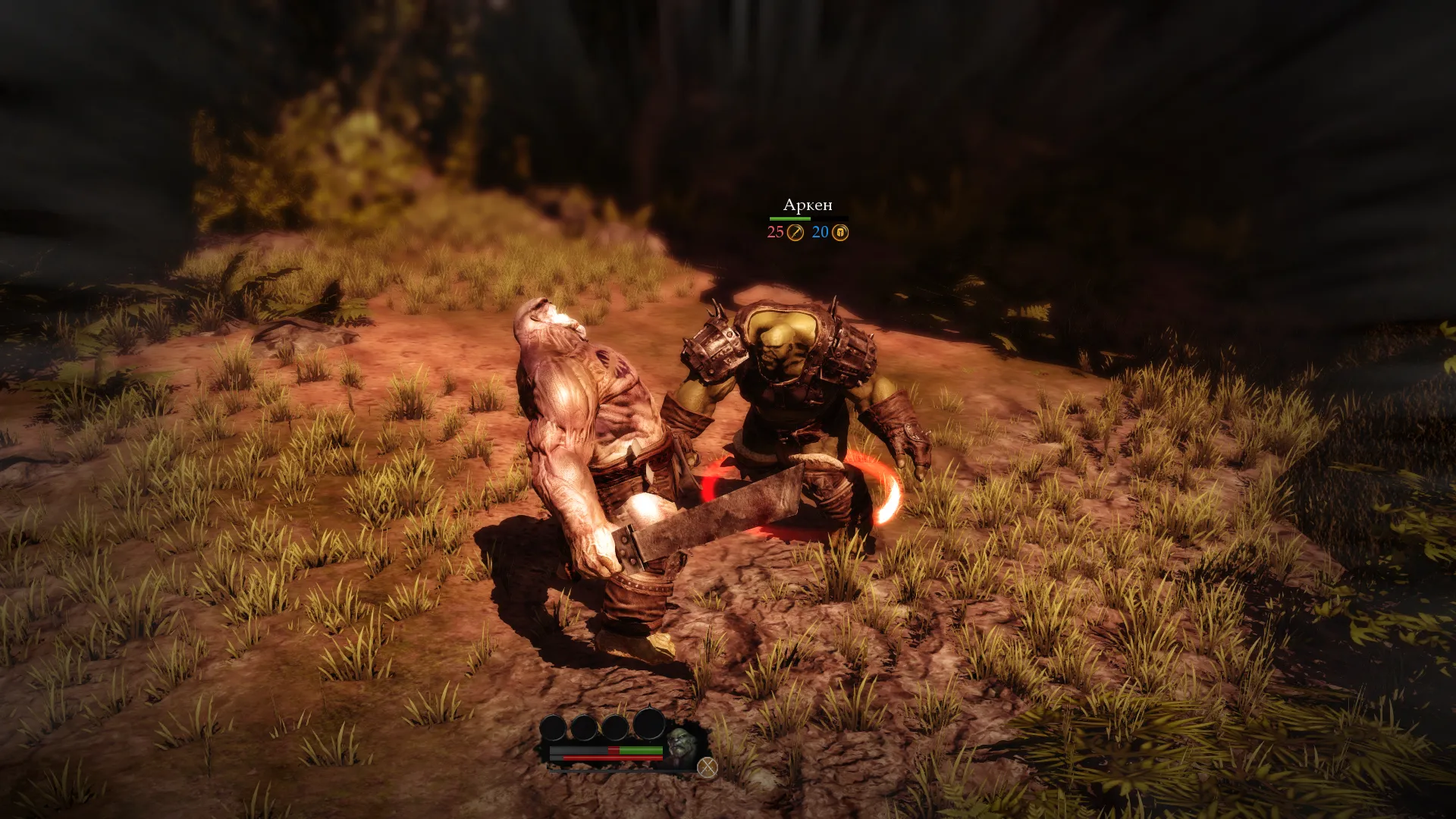Image resolution: width=1456 pixels, height=819 pixels.
Task: Select the Аркен target nameplate
Action: [808, 206]
